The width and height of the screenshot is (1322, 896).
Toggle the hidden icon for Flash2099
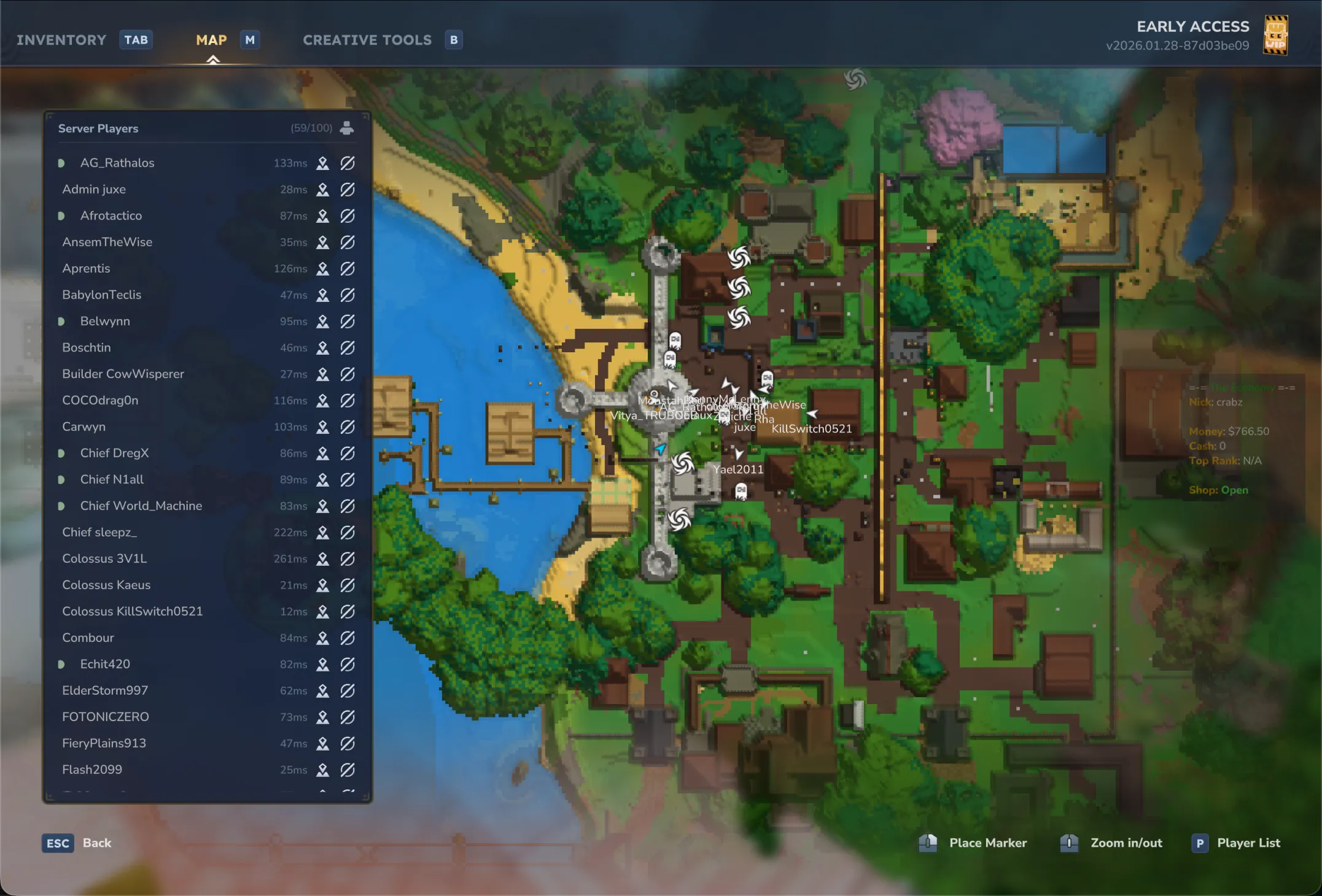(x=348, y=770)
